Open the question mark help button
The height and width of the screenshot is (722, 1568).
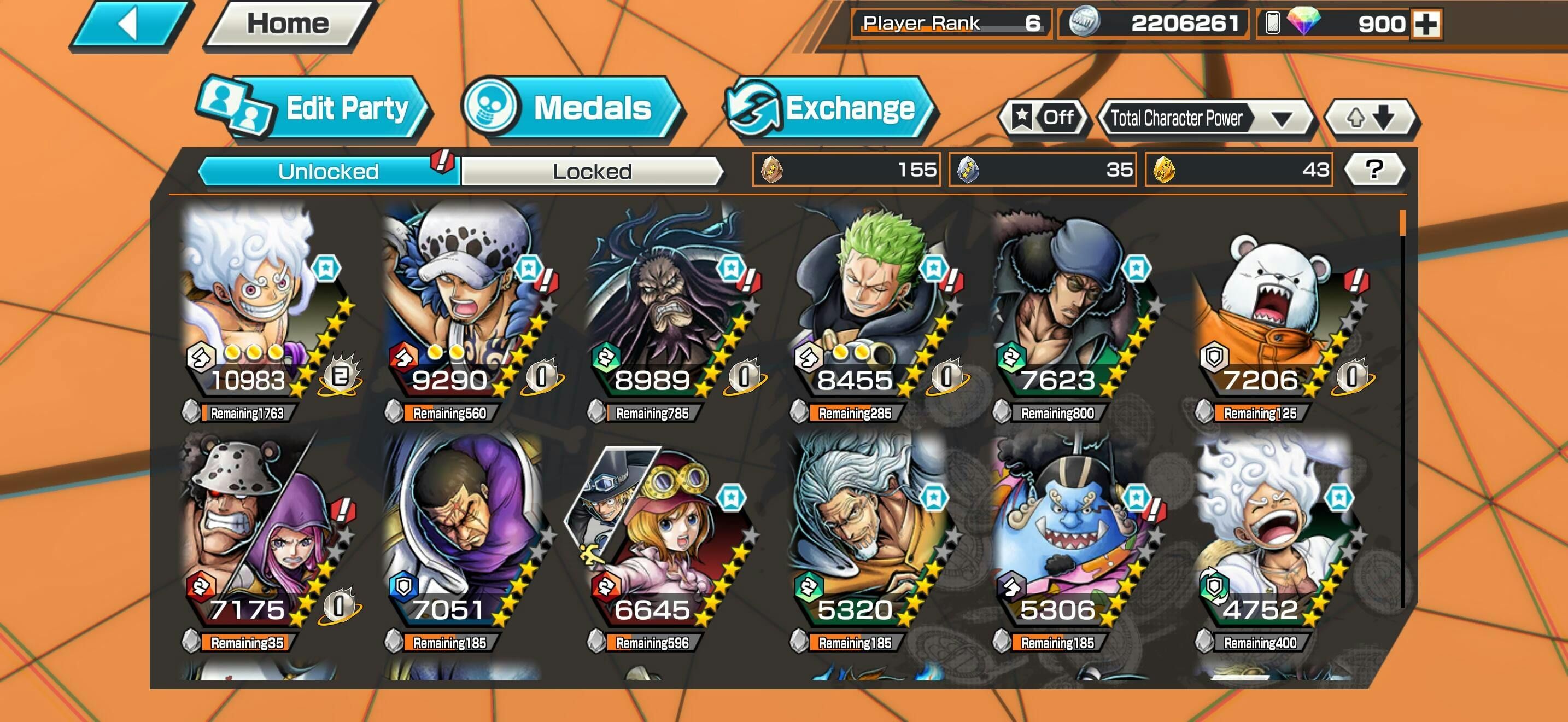click(1374, 170)
